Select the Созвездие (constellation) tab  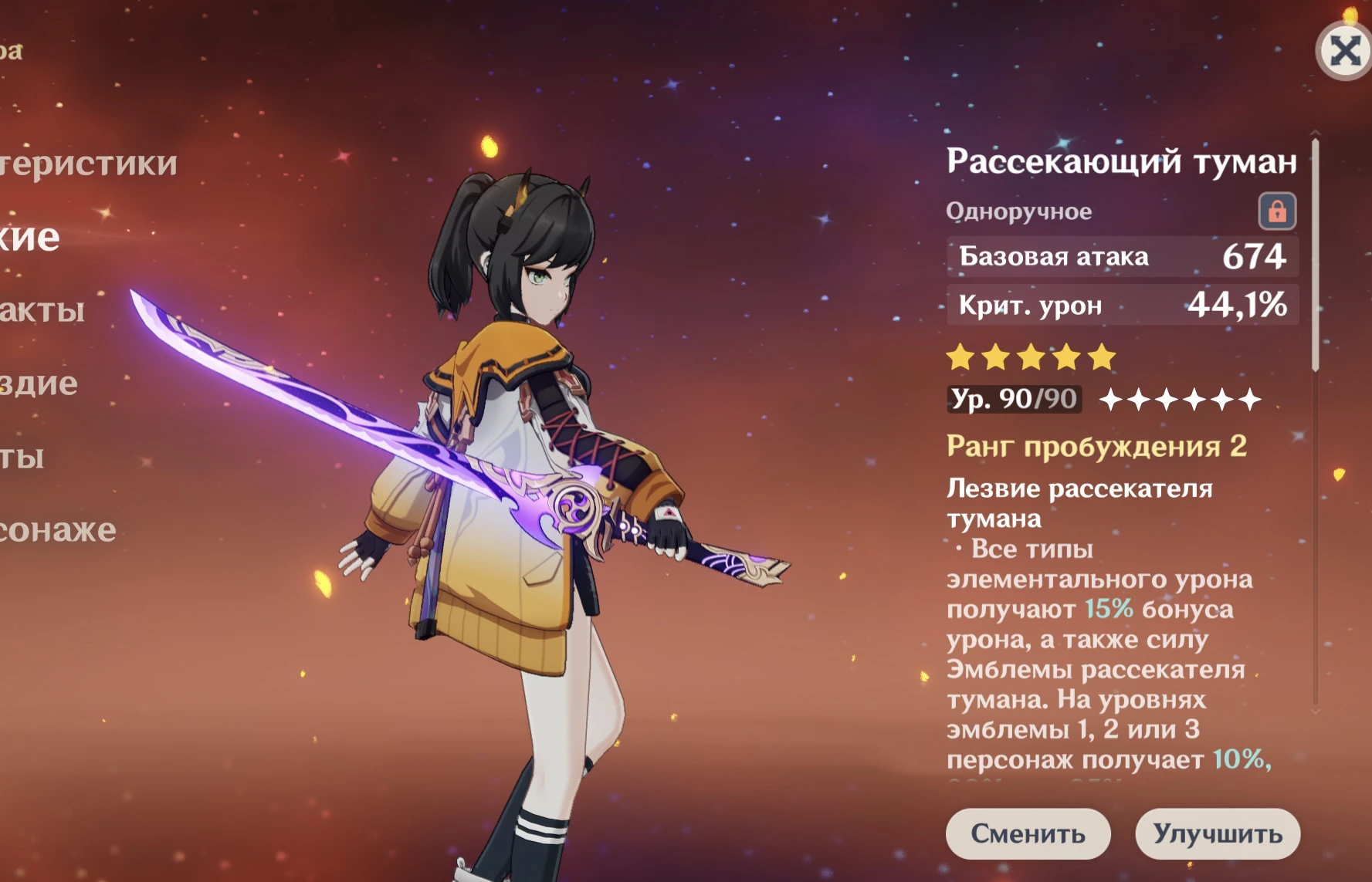tap(39, 384)
